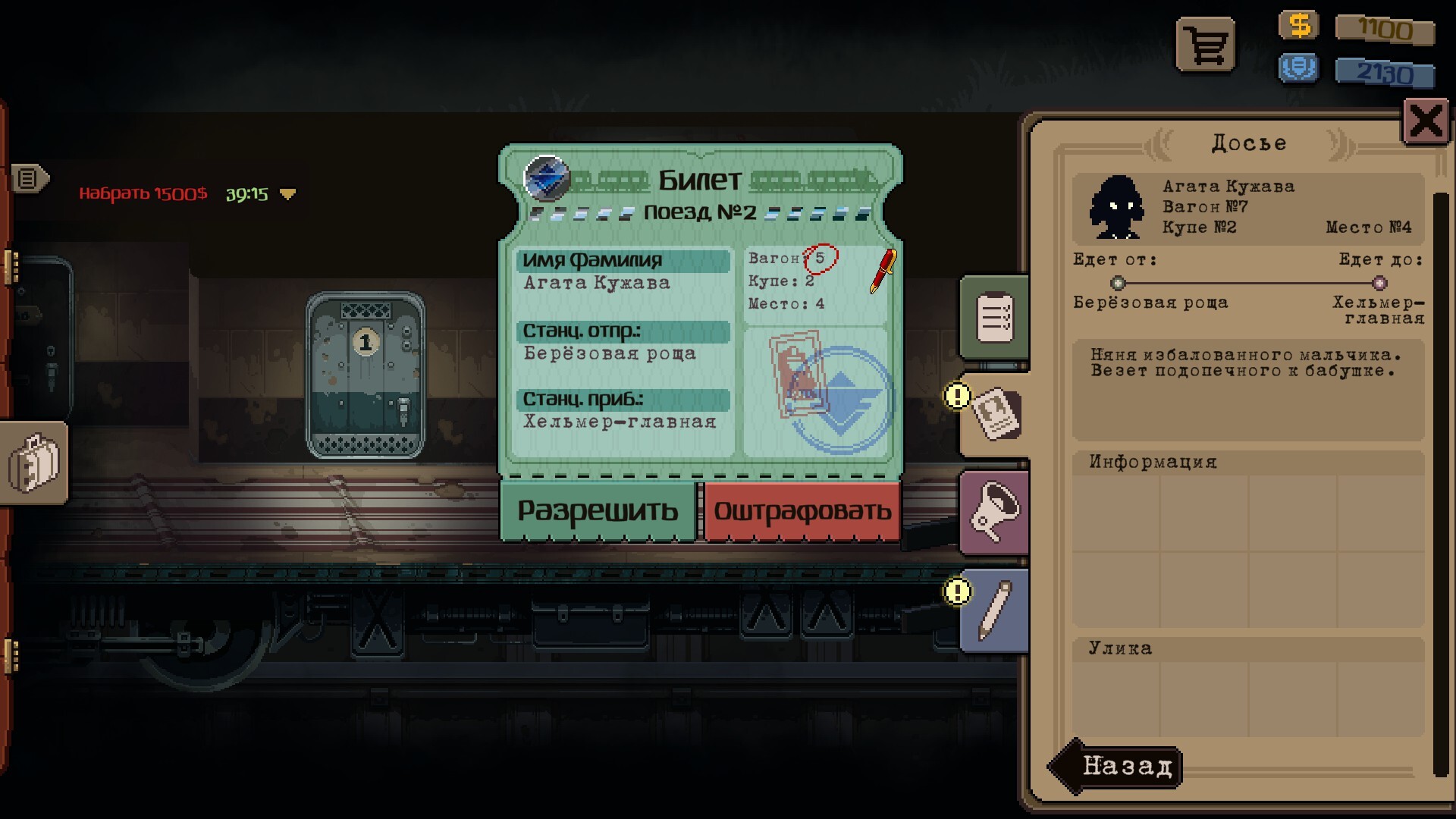Viewport: 1456px width, 819px height.
Task: Pick up the red marker pen
Action: coord(883,271)
